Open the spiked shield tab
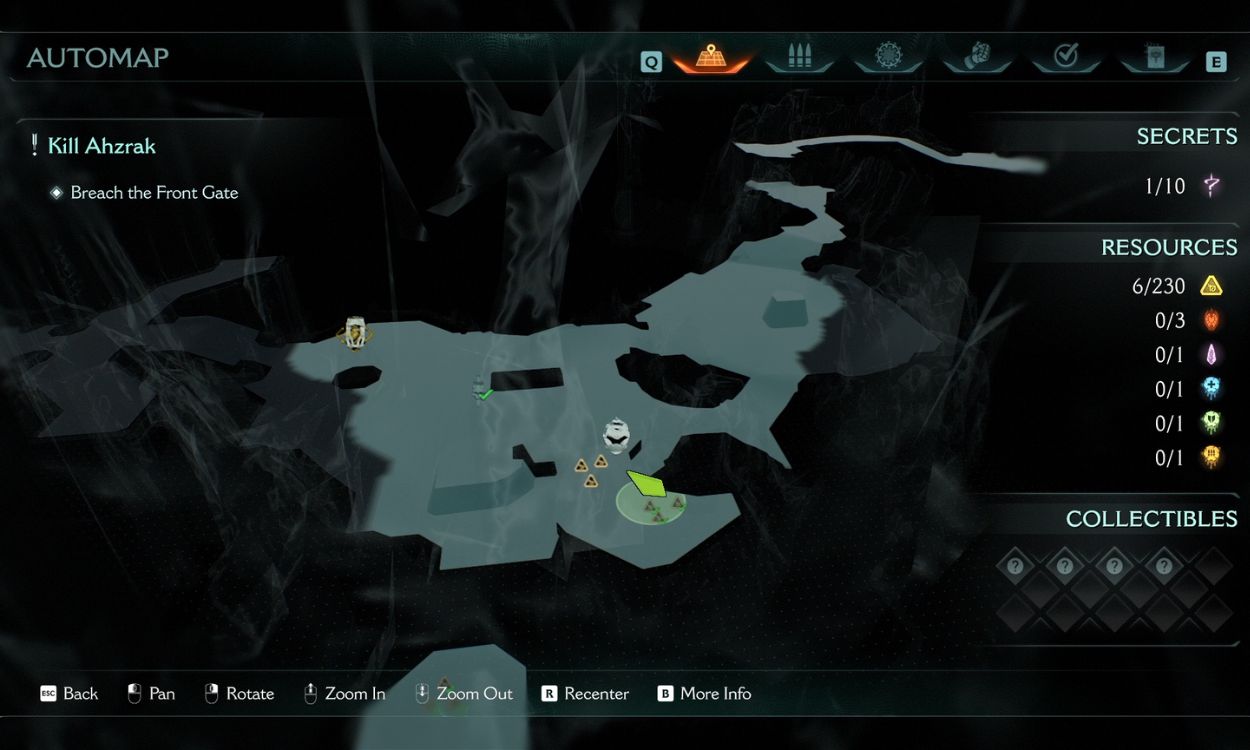 click(888, 58)
